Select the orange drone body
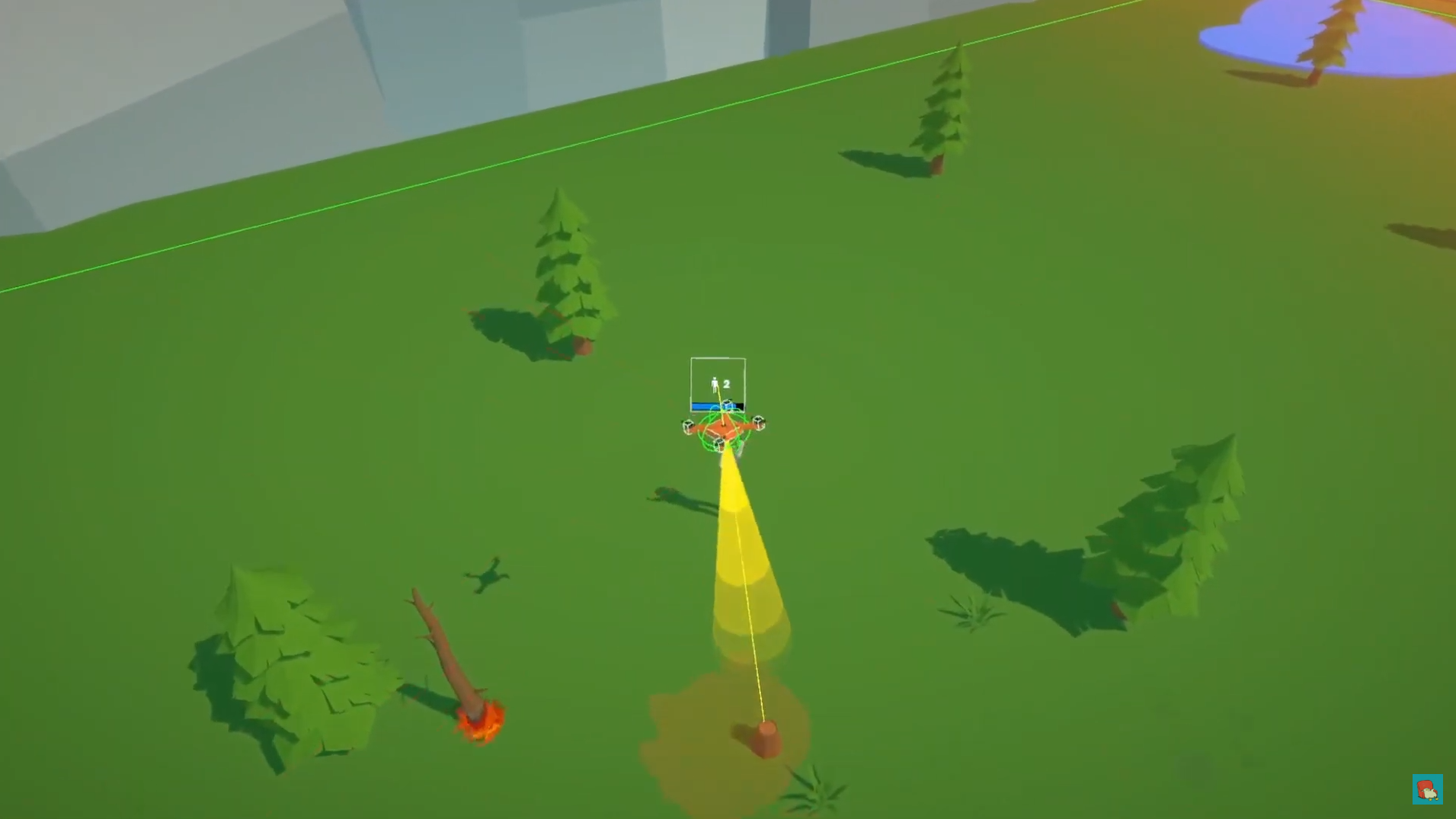 tap(725, 427)
